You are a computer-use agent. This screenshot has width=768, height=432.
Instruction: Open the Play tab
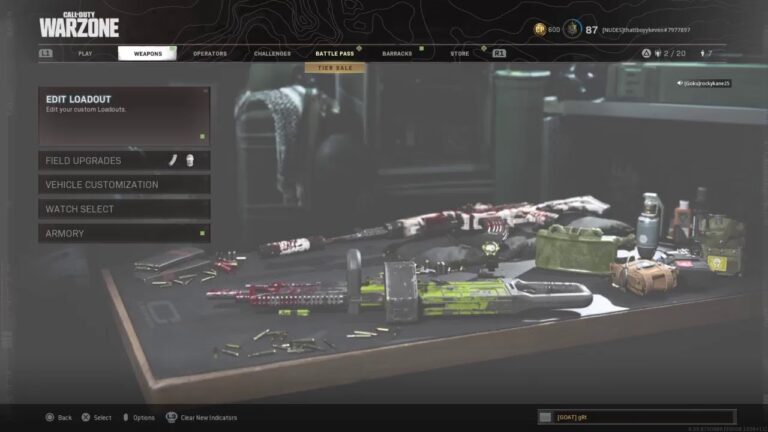click(x=85, y=53)
